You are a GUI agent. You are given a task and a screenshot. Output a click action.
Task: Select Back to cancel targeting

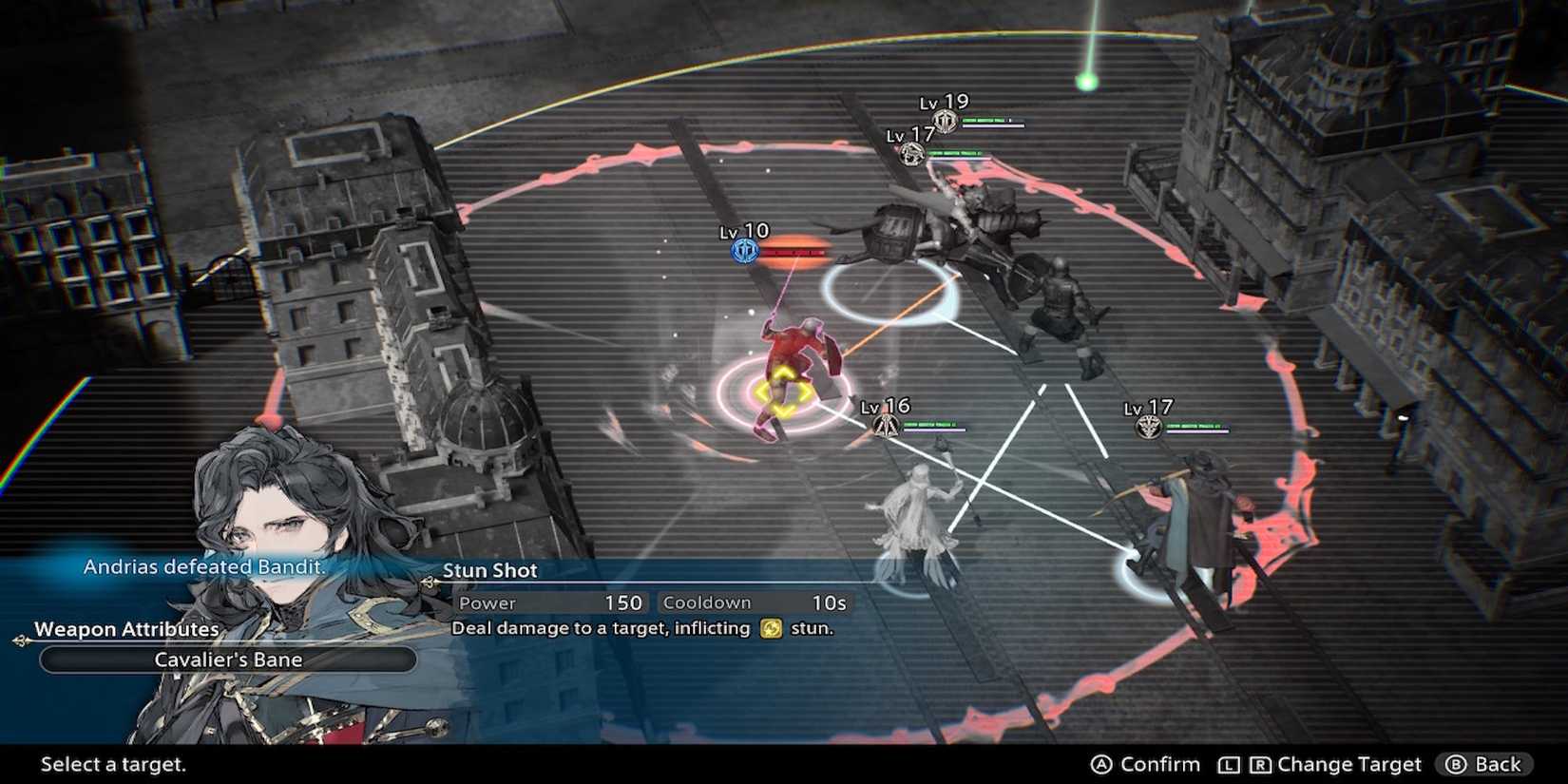[1497, 763]
